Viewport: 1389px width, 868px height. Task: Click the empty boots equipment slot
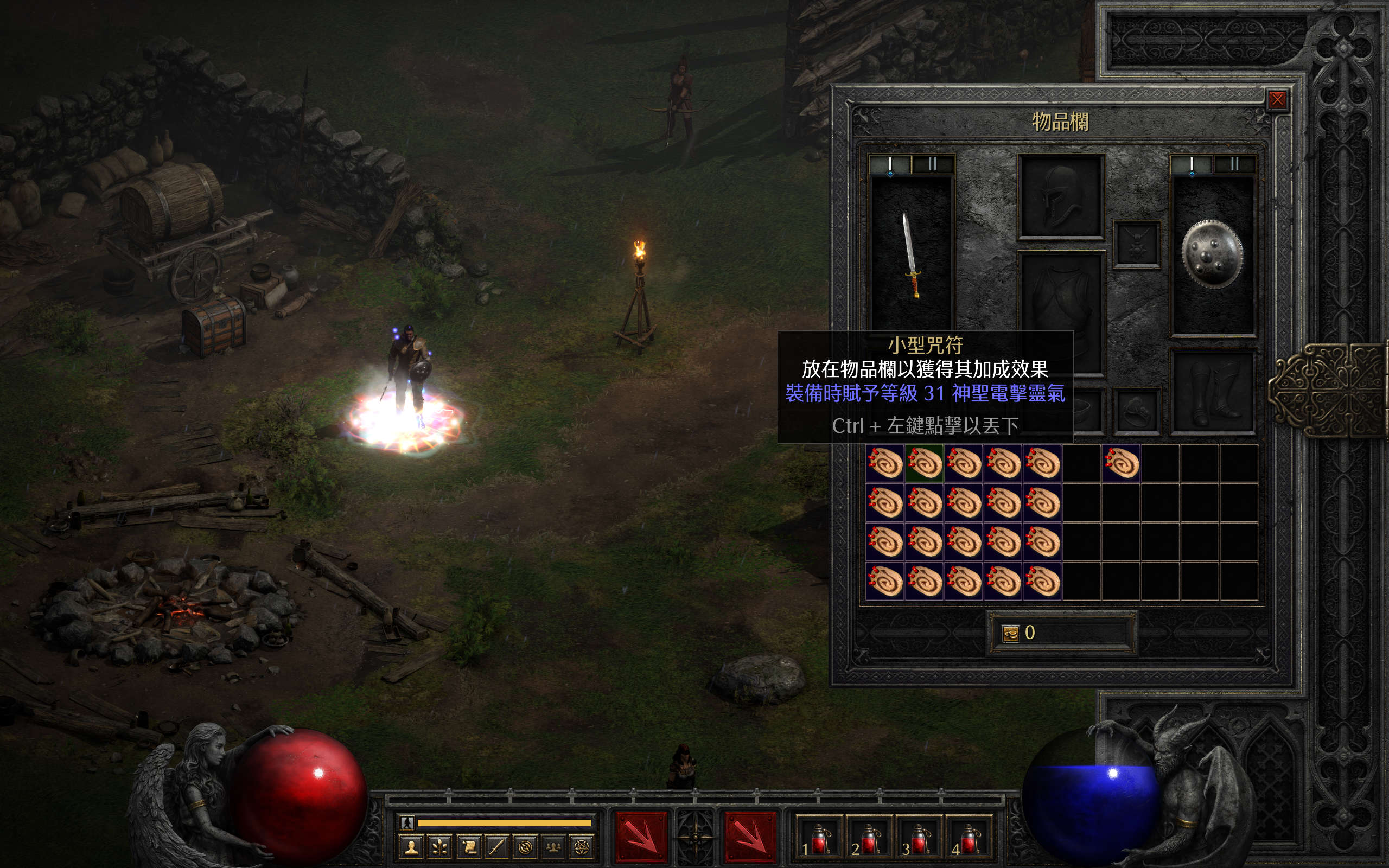[x=1212, y=392]
